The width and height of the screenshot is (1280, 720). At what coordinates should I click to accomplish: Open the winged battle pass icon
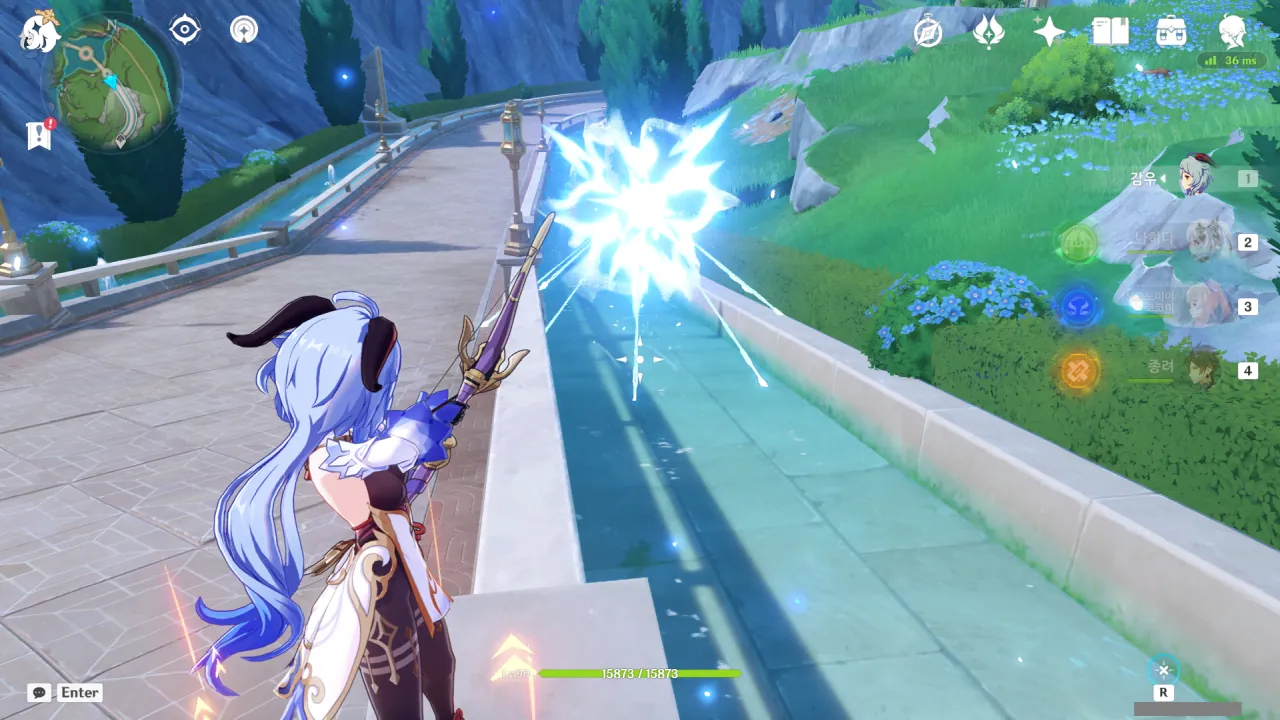(988, 33)
